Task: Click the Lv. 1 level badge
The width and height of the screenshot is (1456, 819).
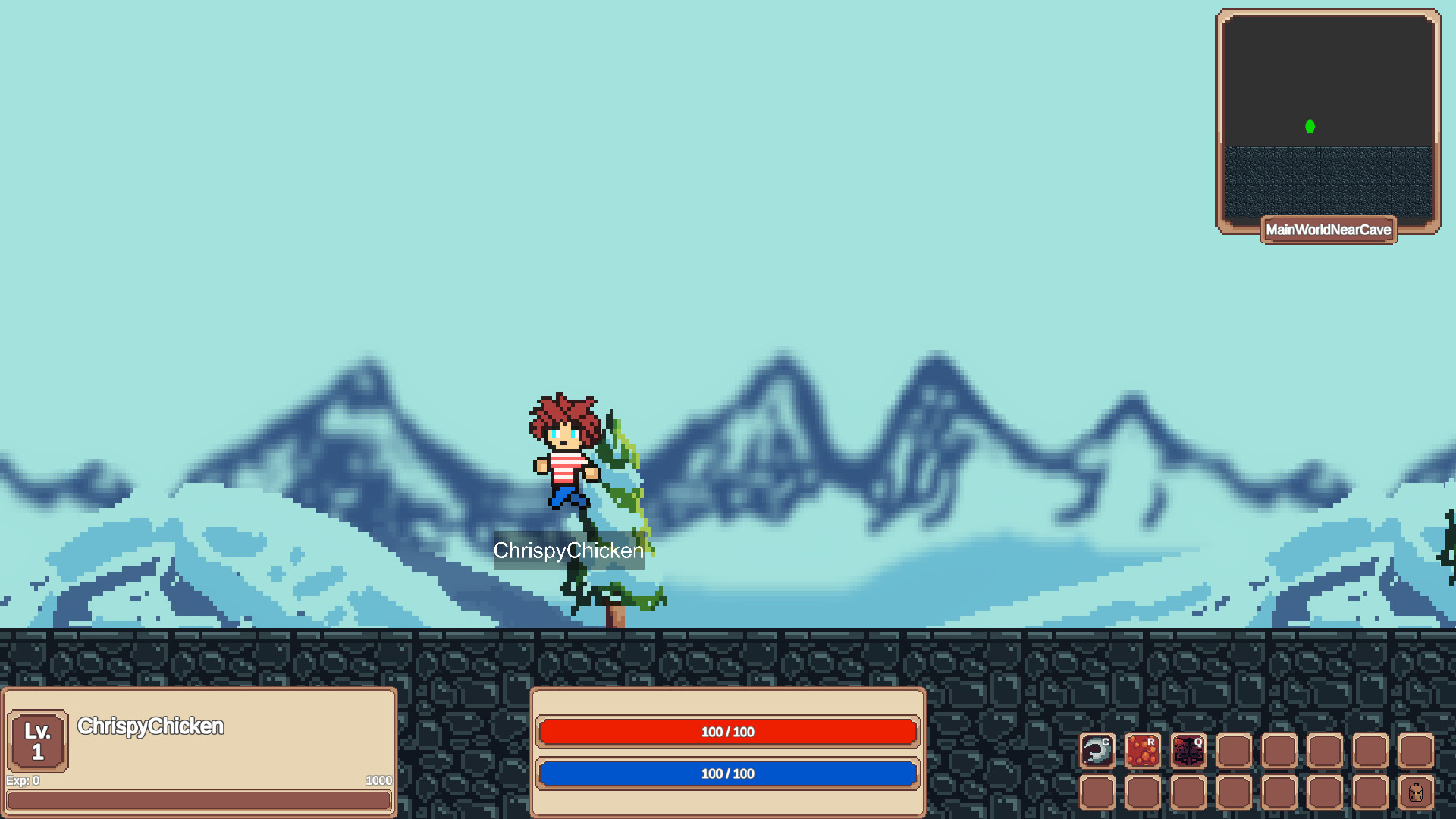Action: pyautogui.click(x=37, y=739)
